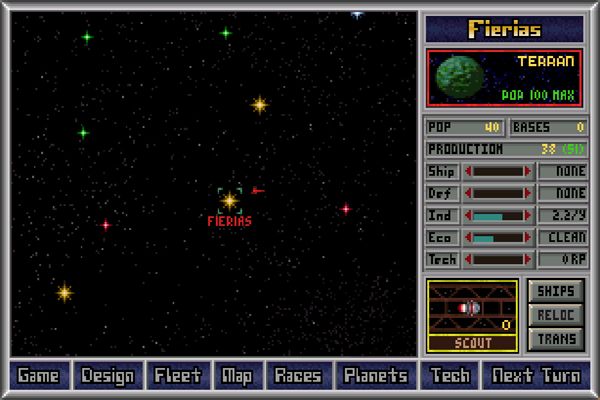Image resolution: width=600 pixels, height=400 pixels.
Task: End turn with Next Turn
Action: point(536,376)
